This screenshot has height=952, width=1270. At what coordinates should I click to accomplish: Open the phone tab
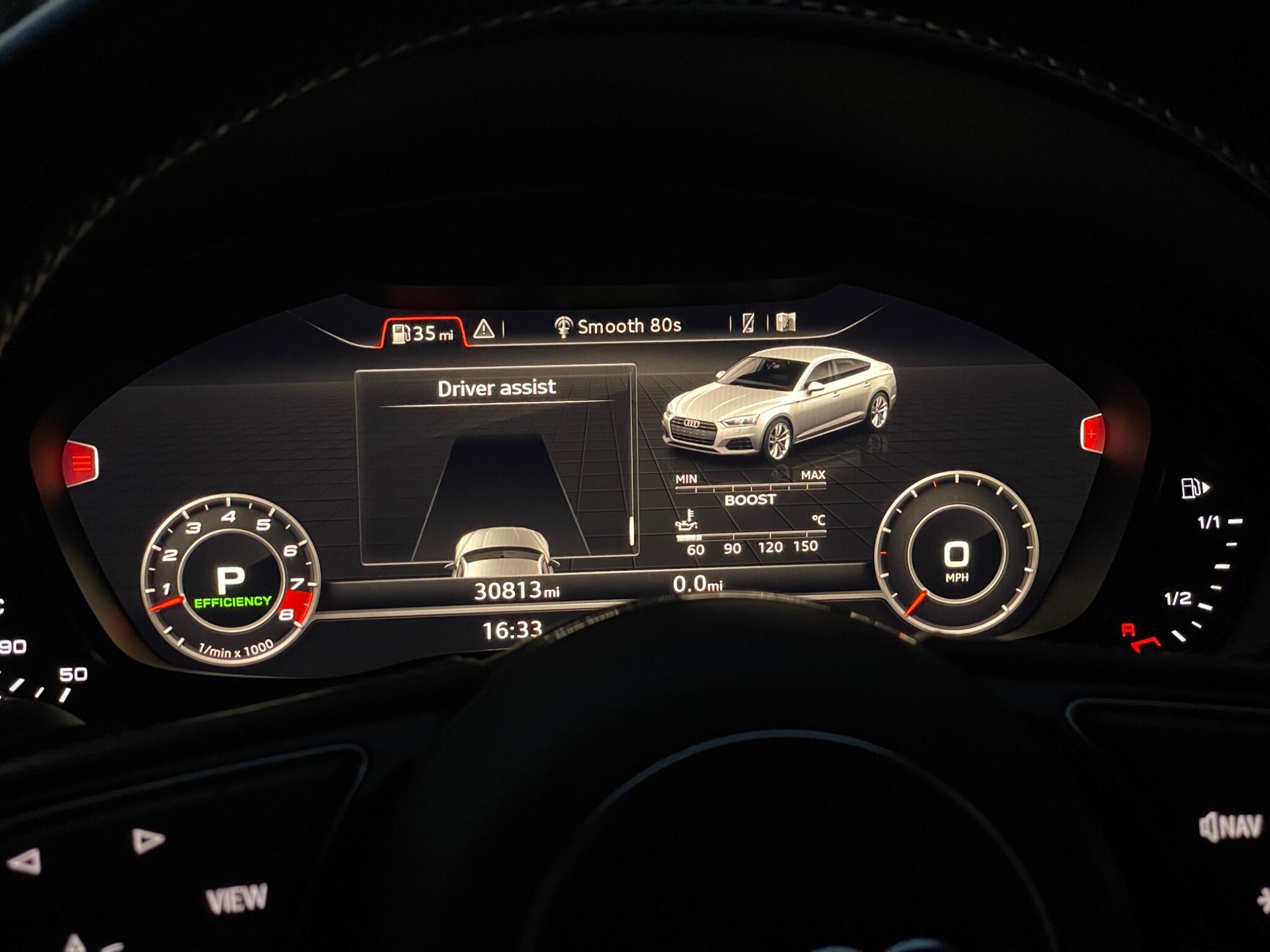coord(748,323)
